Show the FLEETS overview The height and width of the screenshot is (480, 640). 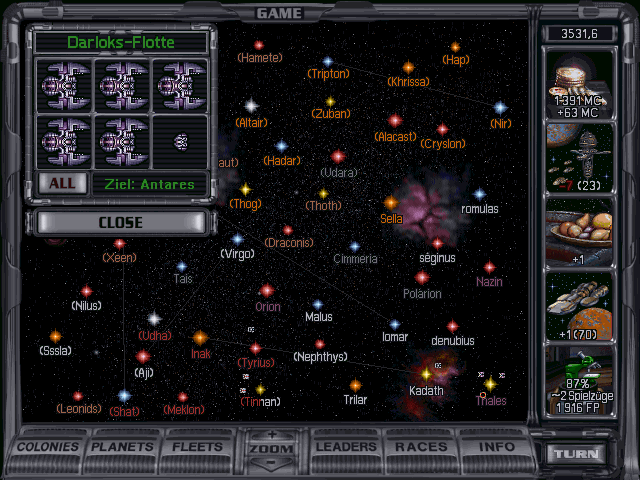[197, 446]
